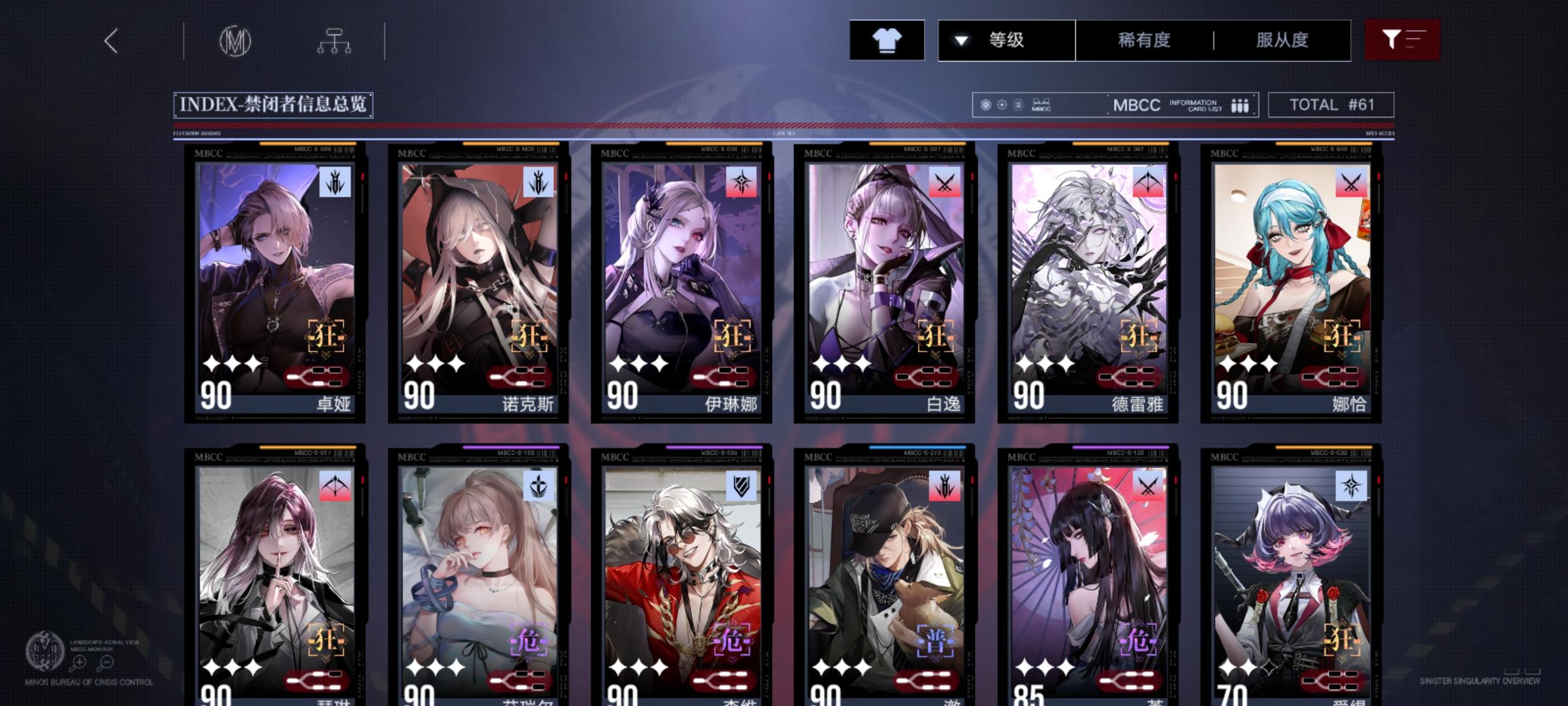The height and width of the screenshot is (706, 1568).
Task: Expand the ▼ arrow next to 等级
Action: click(960, 40)
